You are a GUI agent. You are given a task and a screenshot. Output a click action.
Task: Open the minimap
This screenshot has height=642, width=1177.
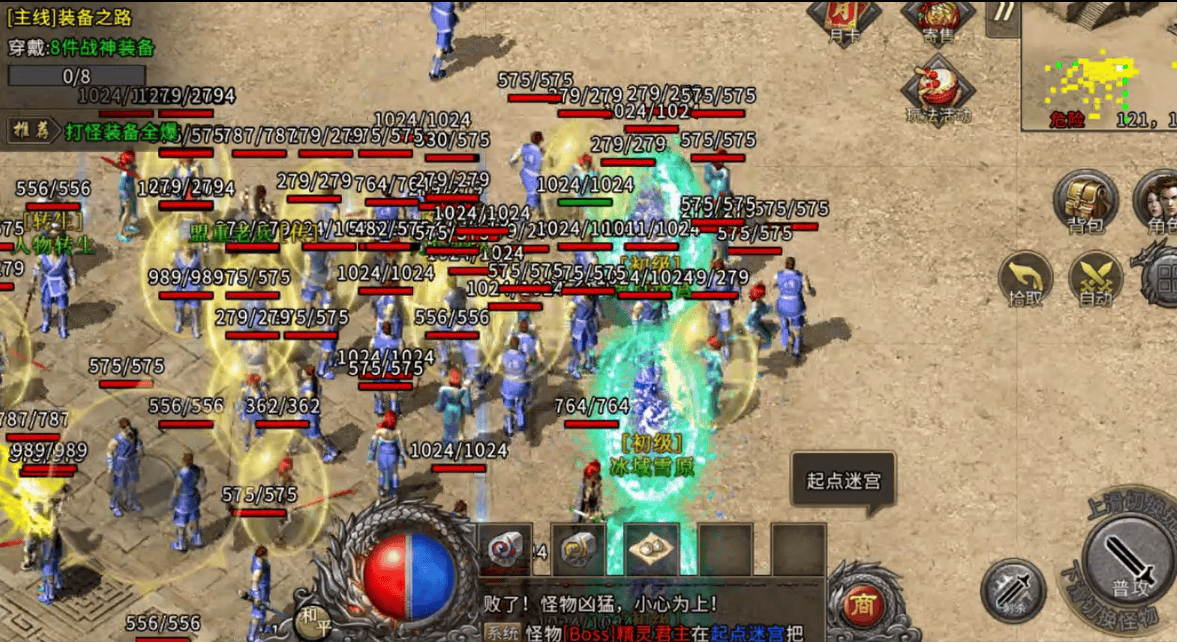click(x=1098, y=65)
